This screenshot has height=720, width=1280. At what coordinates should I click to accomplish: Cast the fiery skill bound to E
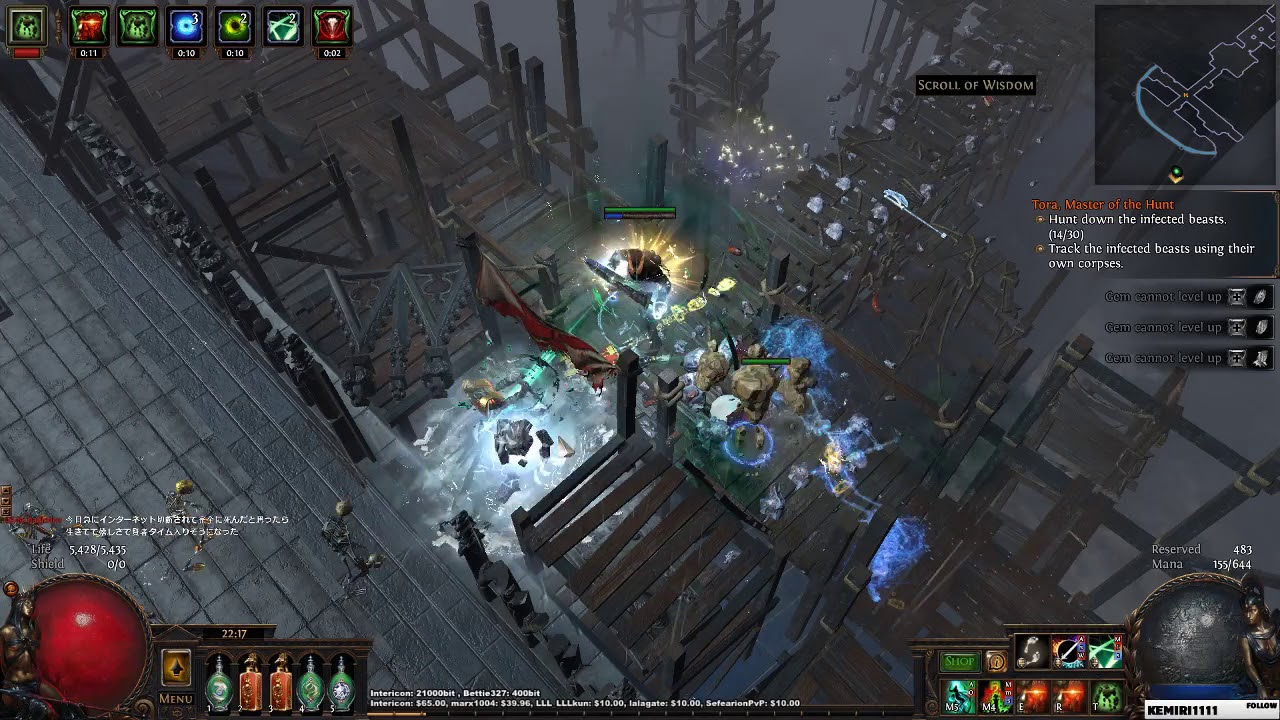[1033, 694]
